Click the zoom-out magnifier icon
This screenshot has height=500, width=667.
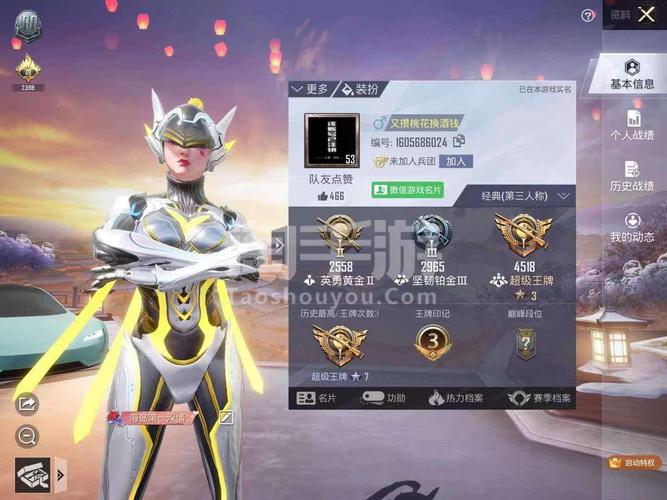point(27,436)
